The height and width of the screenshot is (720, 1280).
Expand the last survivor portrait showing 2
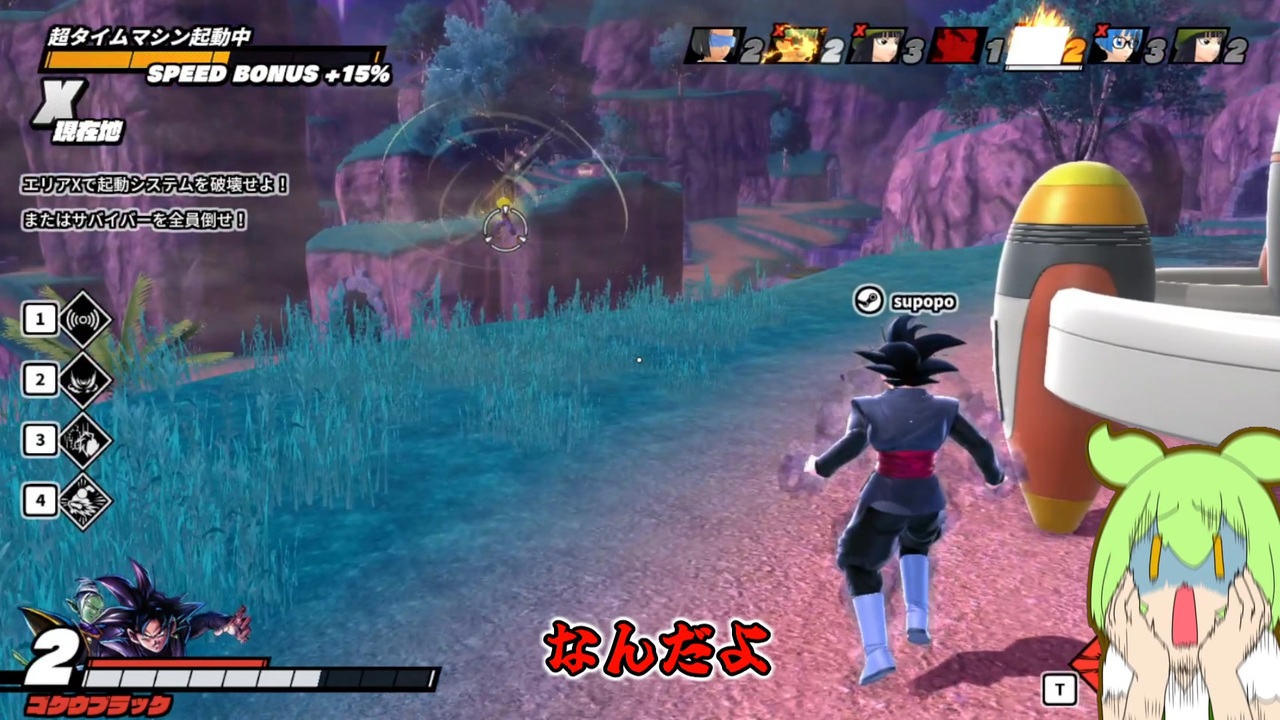[x=1200, y=45]
